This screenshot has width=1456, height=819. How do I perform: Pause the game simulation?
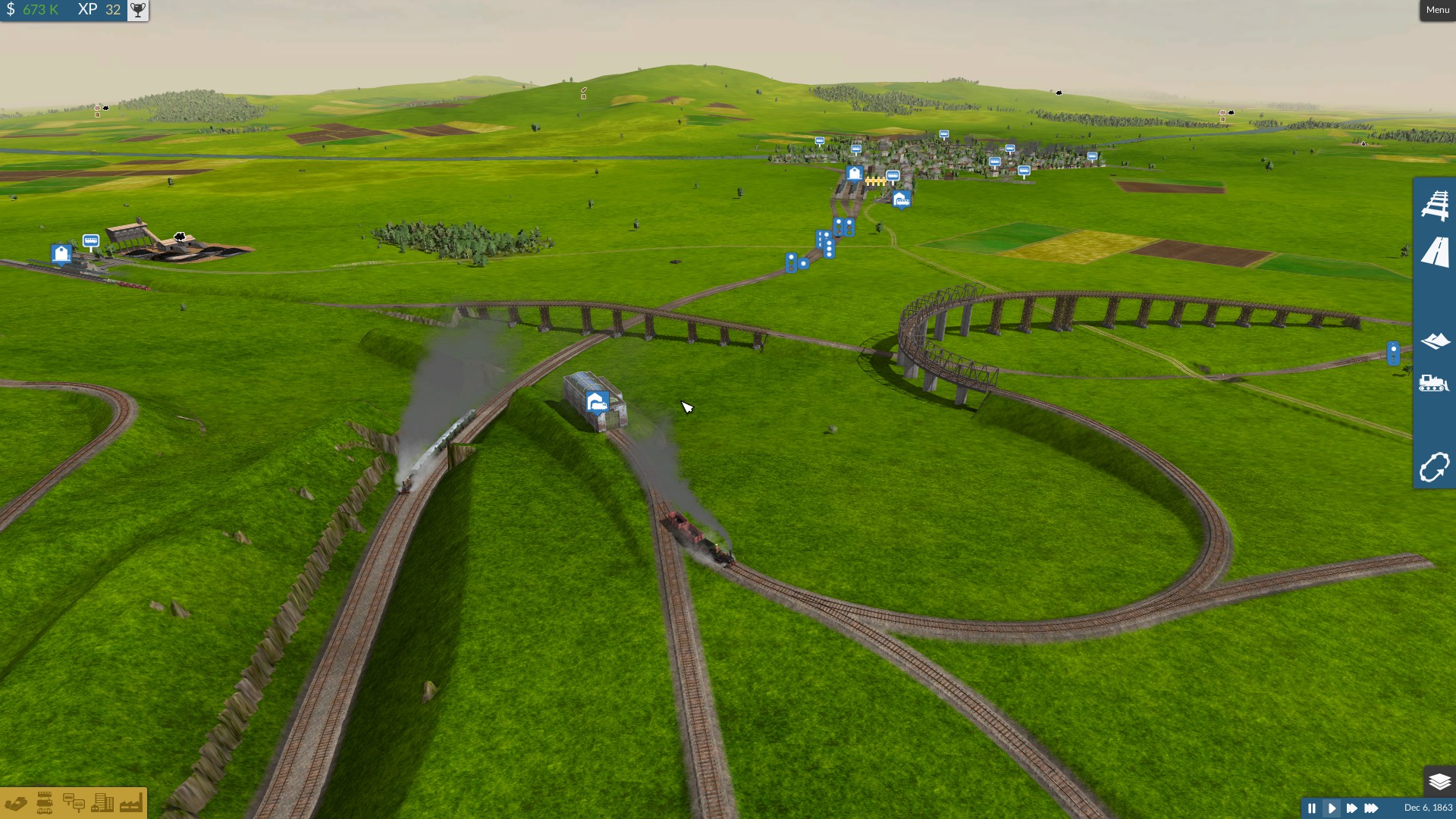[1312, 808]
